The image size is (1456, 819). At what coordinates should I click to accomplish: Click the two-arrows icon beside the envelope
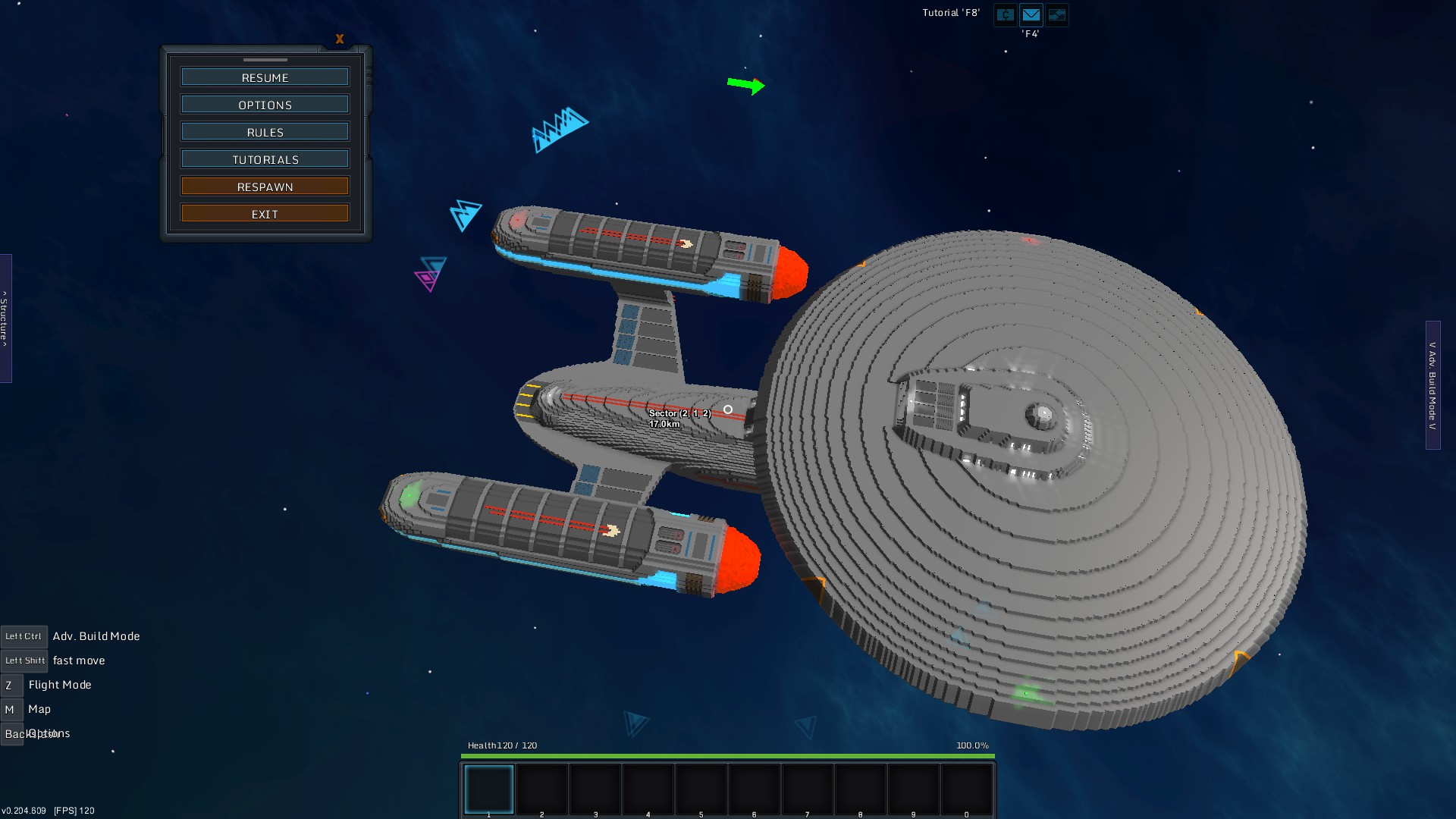(1056, 14)
